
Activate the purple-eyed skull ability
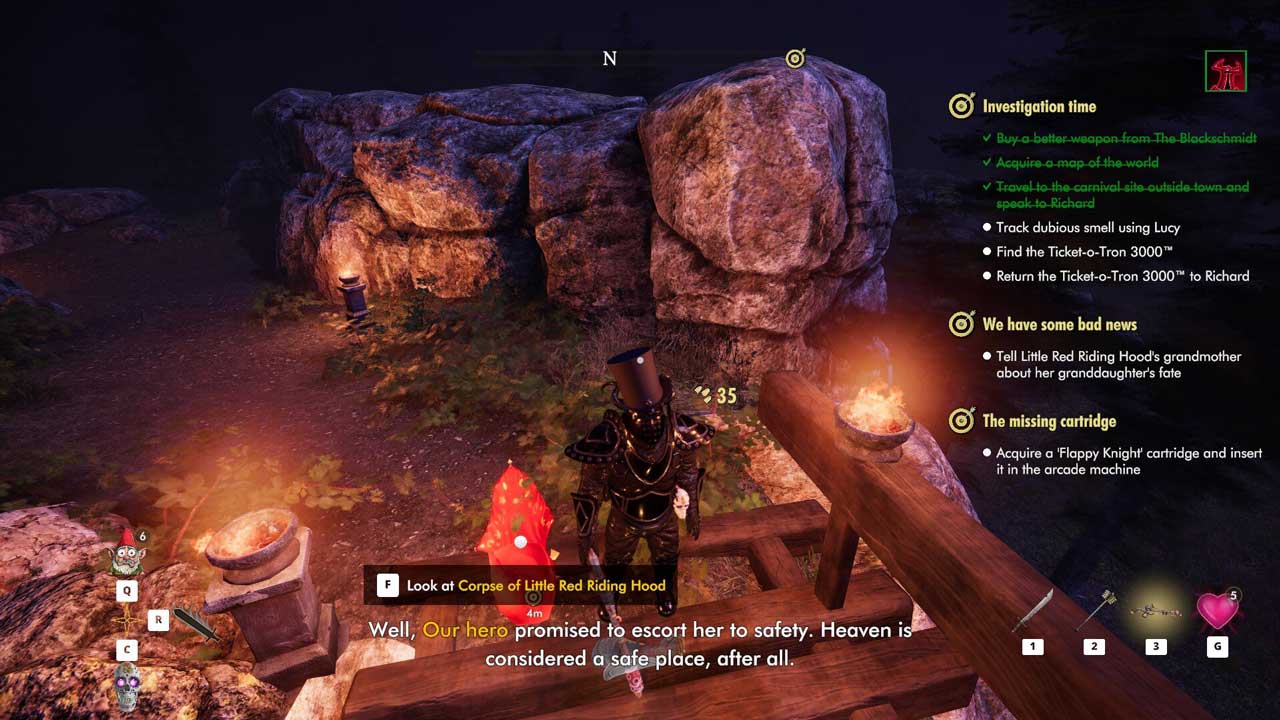pos(128,687)
